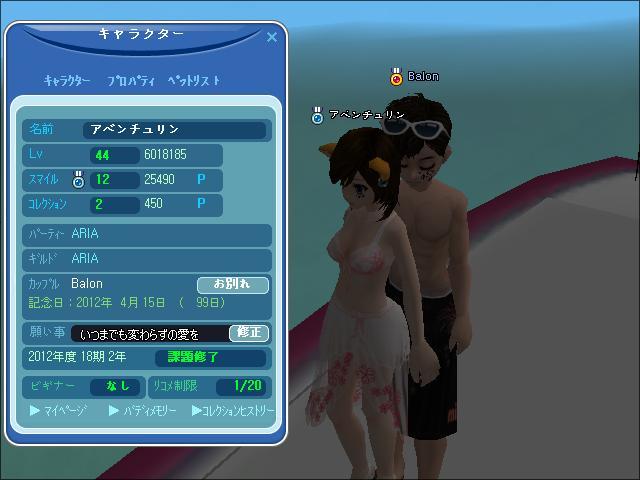Open the バディメモリー link
This screenshot has width=640, height=480.
pyautogui.click(x=143, y=411)
